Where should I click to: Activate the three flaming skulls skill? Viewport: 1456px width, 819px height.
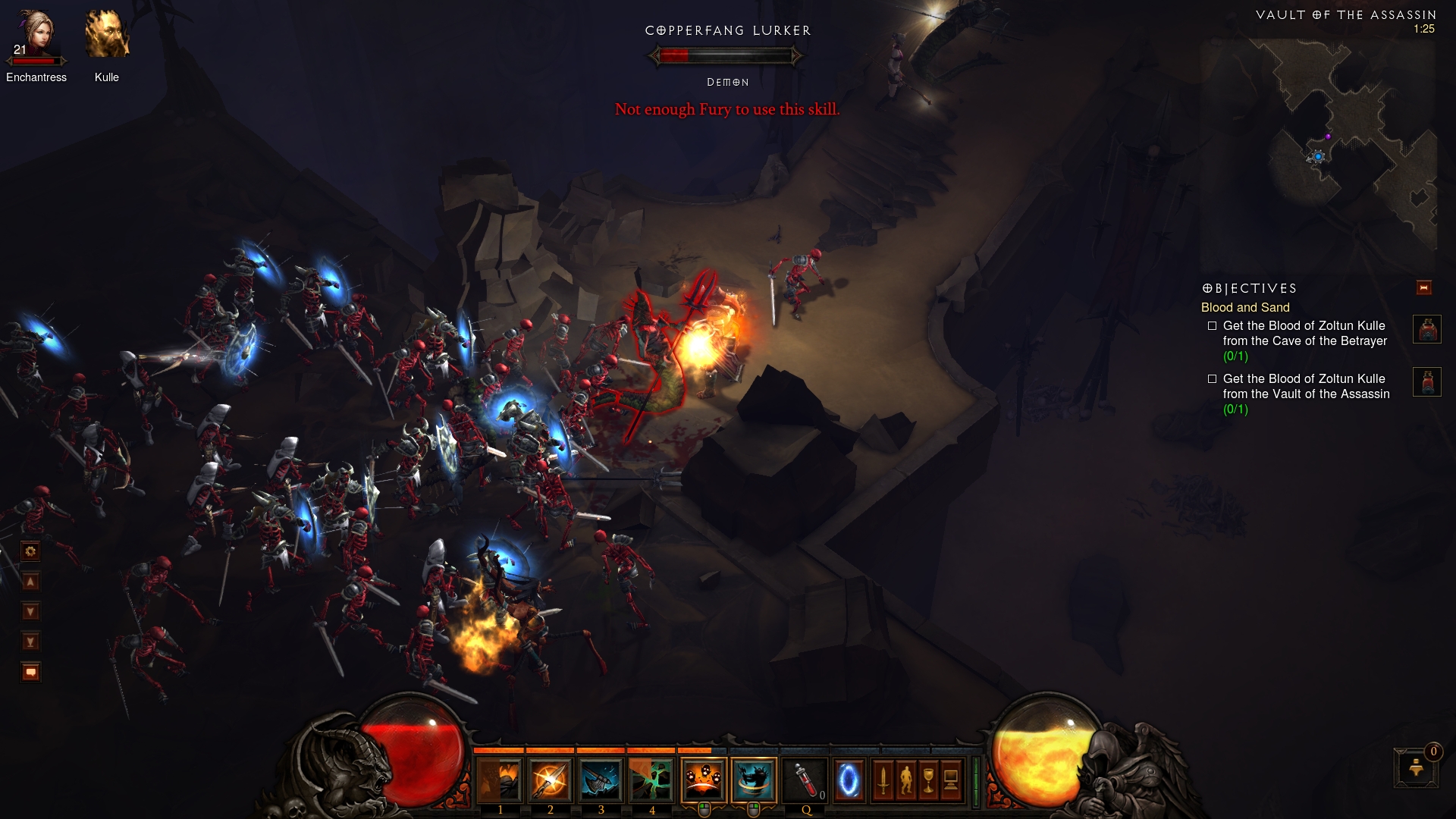pyautogui.click(x=704, y=780)
